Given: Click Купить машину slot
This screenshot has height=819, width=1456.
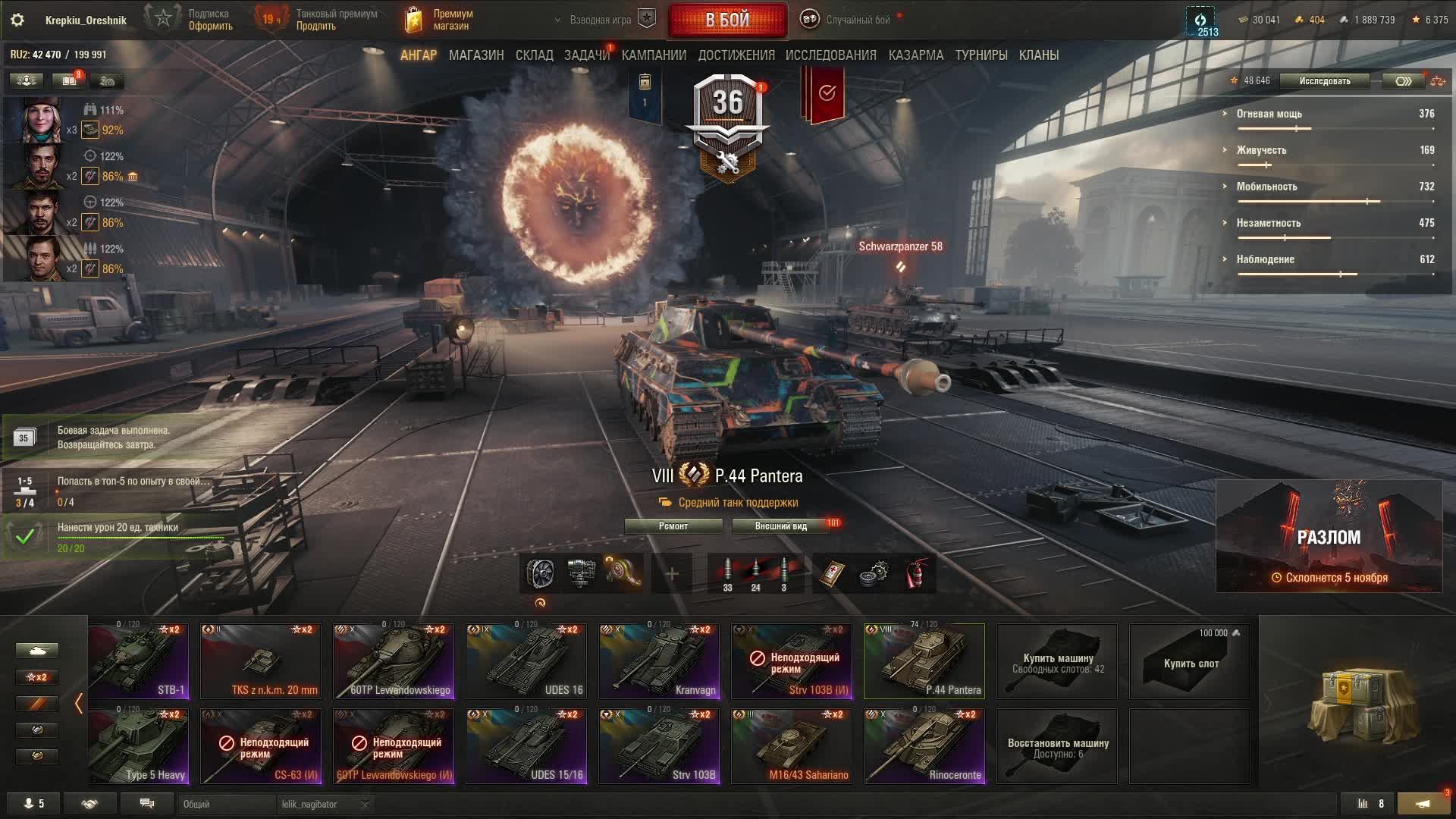Looking at the screenshot, I should (x=1056, y=661).
